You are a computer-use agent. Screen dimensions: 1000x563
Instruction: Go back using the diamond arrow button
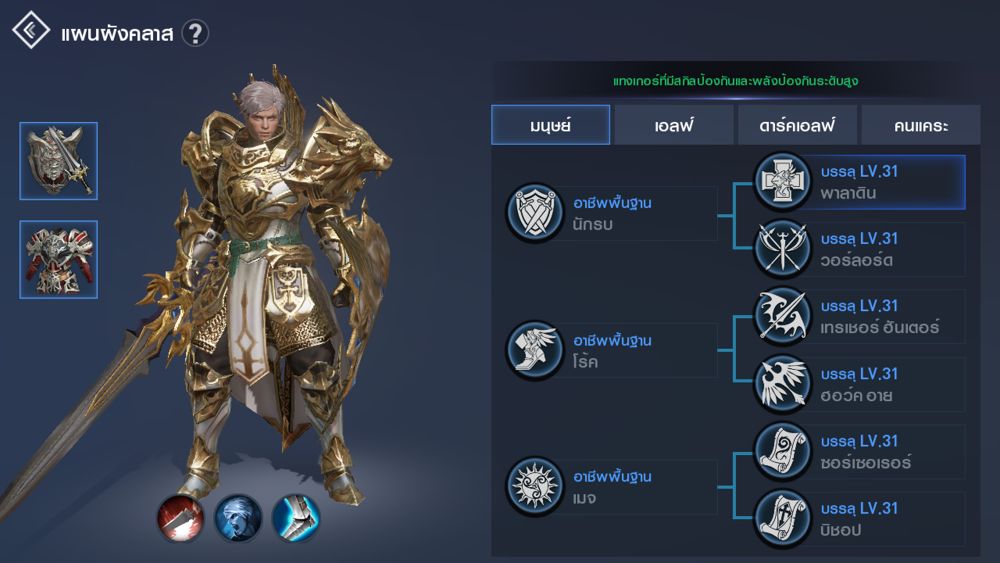31,31
